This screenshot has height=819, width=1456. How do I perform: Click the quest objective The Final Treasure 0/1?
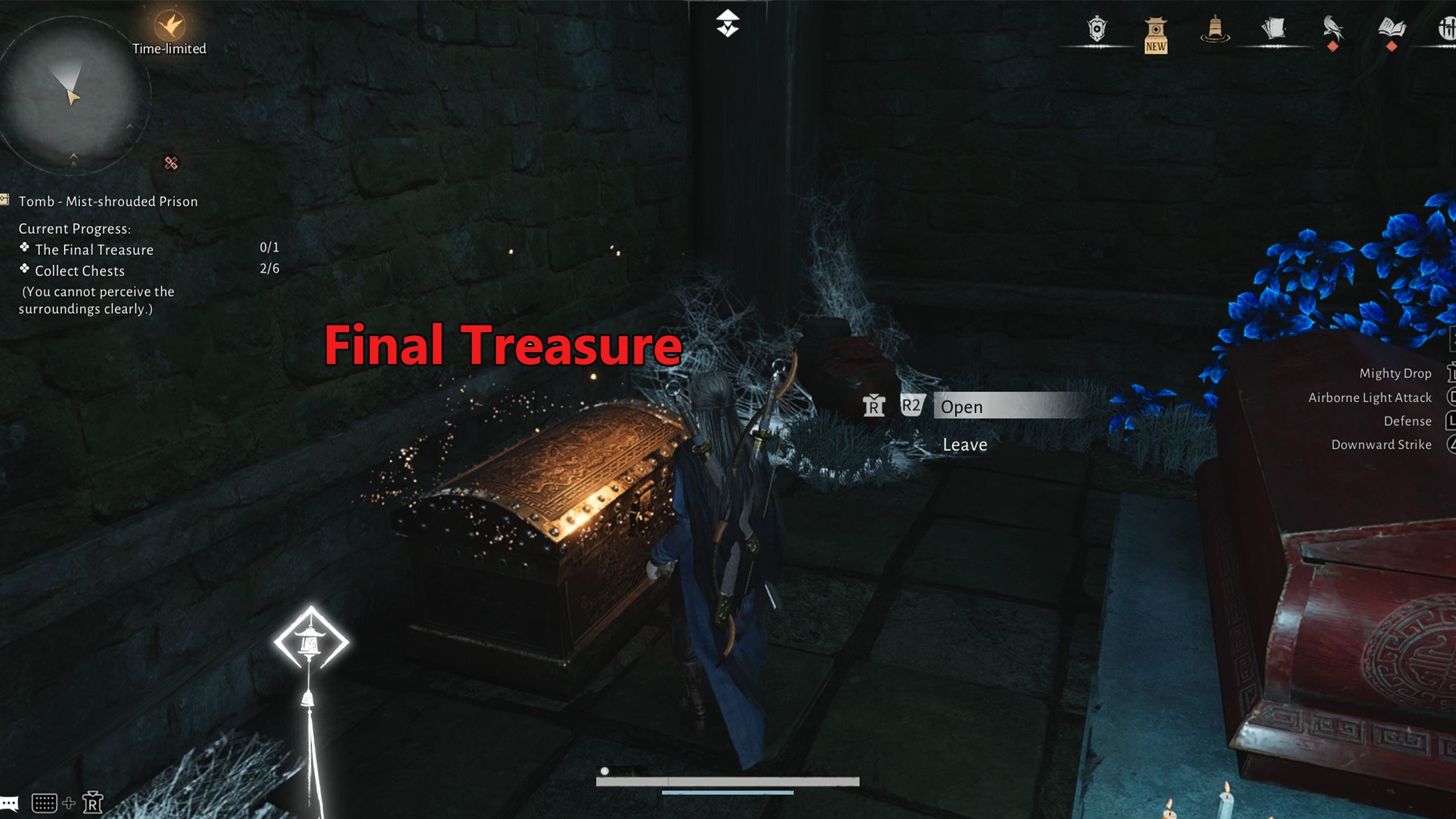pyautogui.click(x=94, y=249)
